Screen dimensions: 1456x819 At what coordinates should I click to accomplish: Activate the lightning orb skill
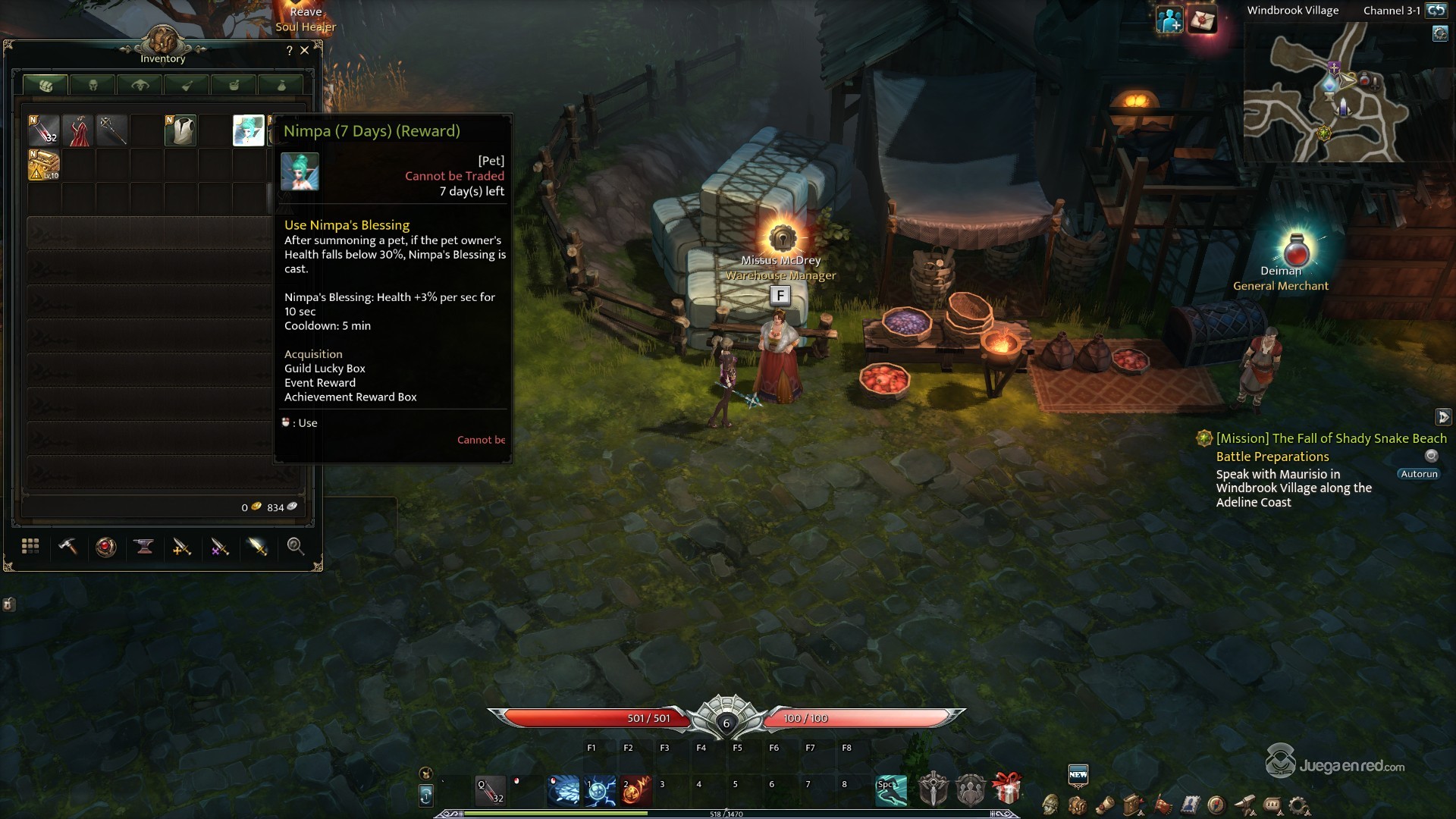tap(600, 791)
